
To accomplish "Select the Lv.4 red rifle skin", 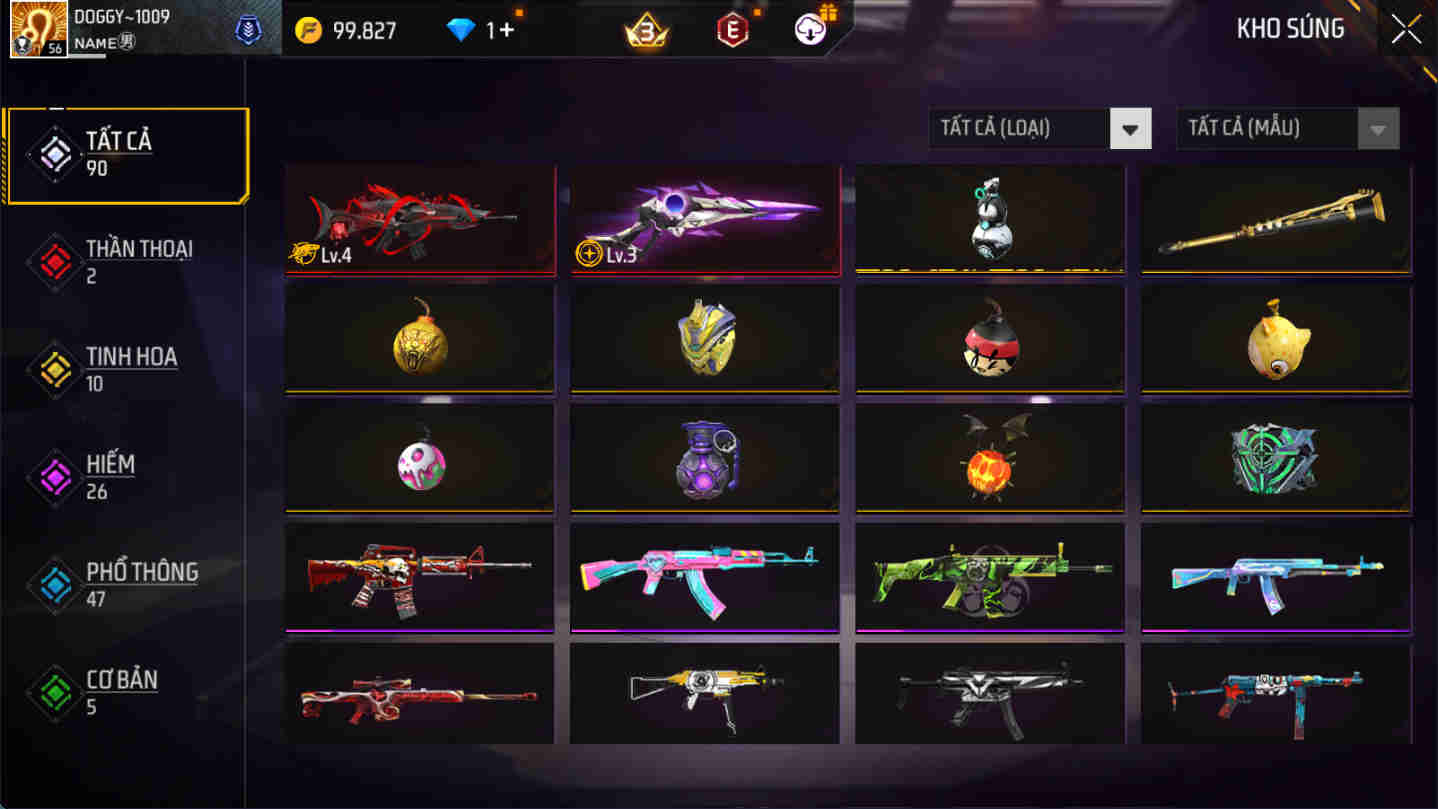I will coord(419,219).
